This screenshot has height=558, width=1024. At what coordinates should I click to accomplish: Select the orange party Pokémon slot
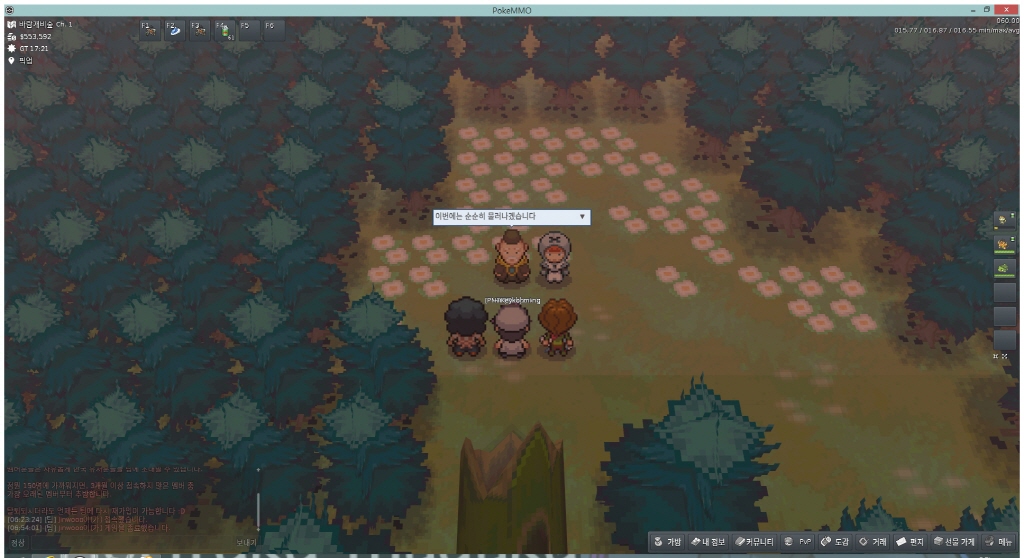coord(1004,244)
